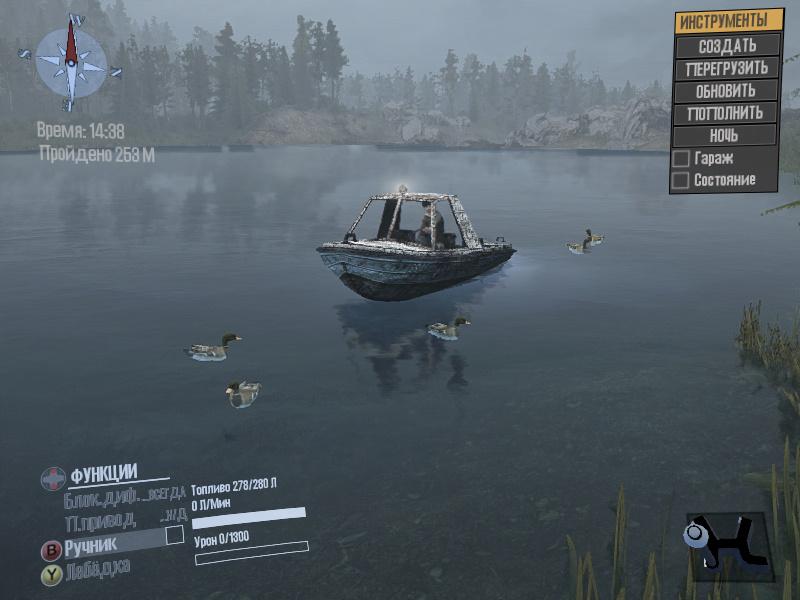Activate the Пополнить refill button

pyautogui.click(x=727, y=112)
